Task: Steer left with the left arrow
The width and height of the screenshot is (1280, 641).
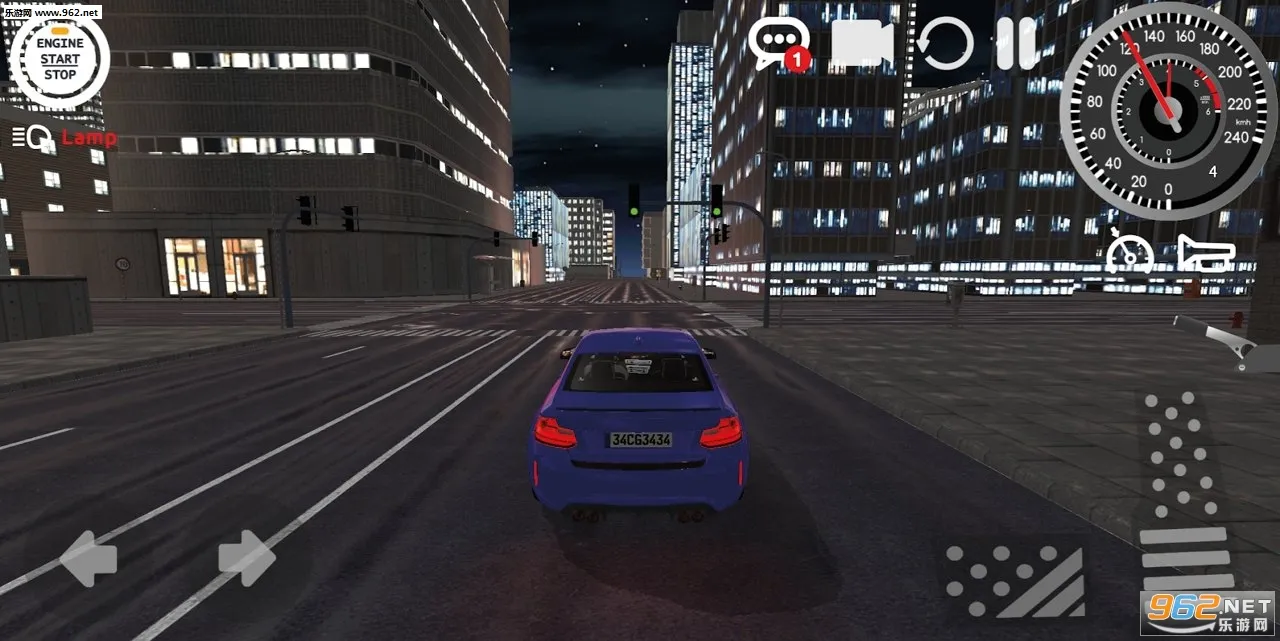Action: click(x=88, y=558)
